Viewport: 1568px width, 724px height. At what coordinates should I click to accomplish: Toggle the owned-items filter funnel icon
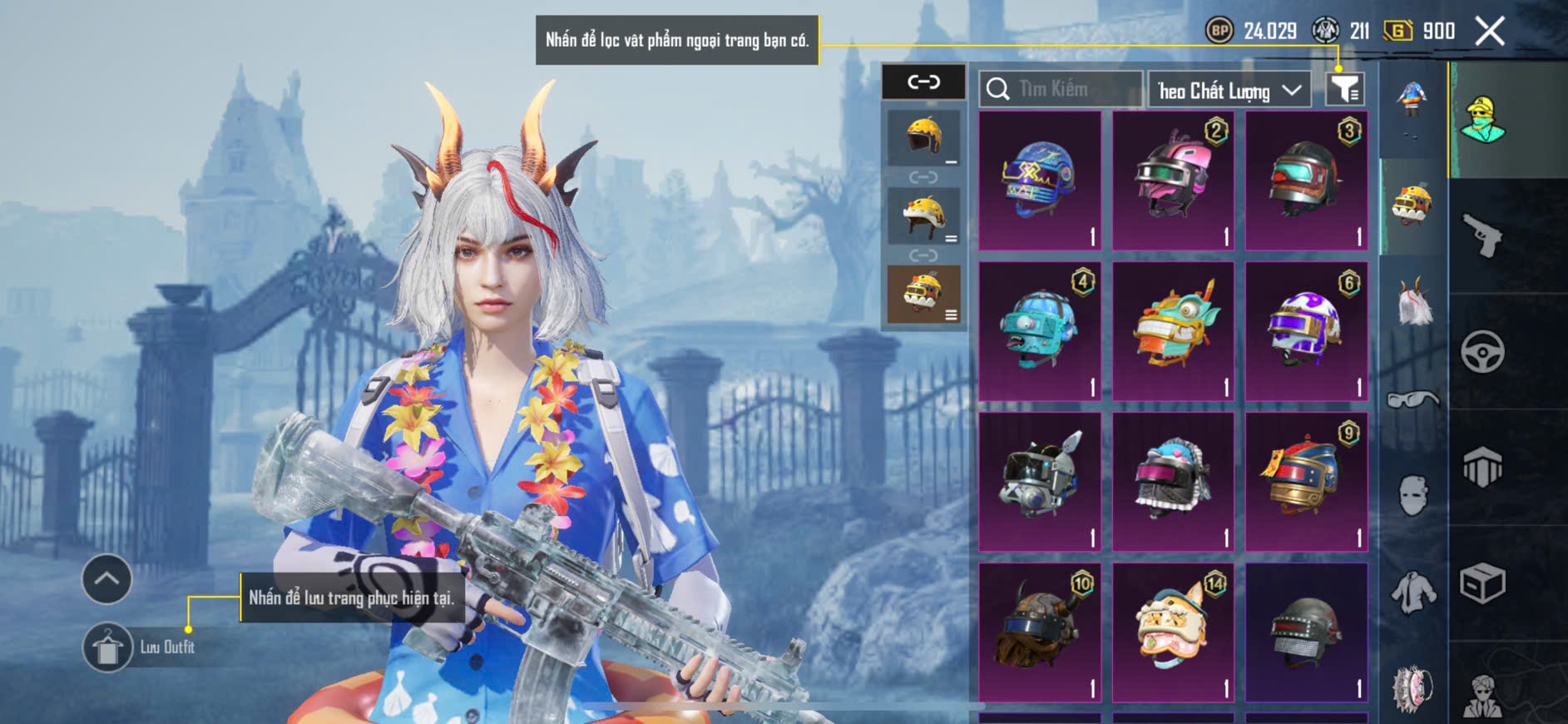pyautogui.click(x=1344, y=88)
